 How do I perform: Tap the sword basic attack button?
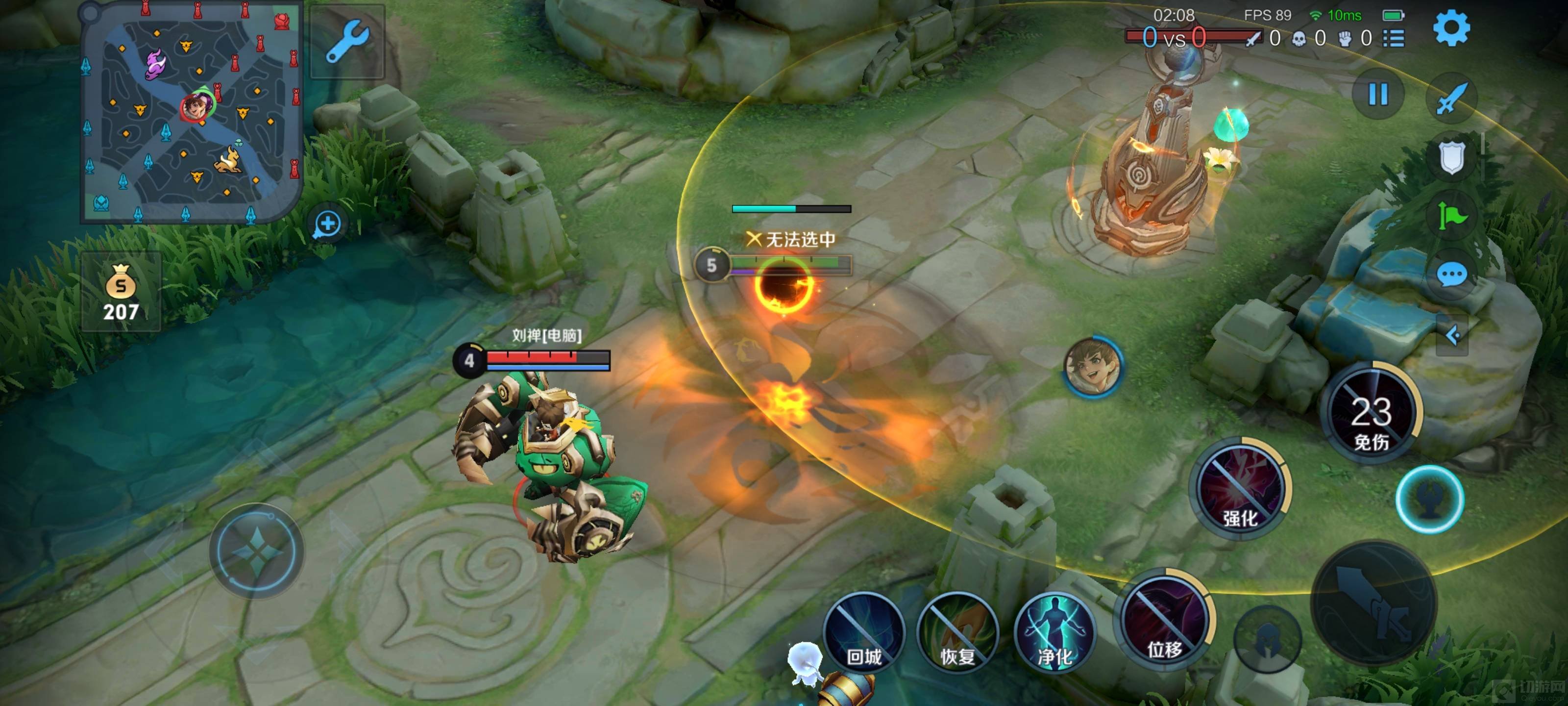1374,602
